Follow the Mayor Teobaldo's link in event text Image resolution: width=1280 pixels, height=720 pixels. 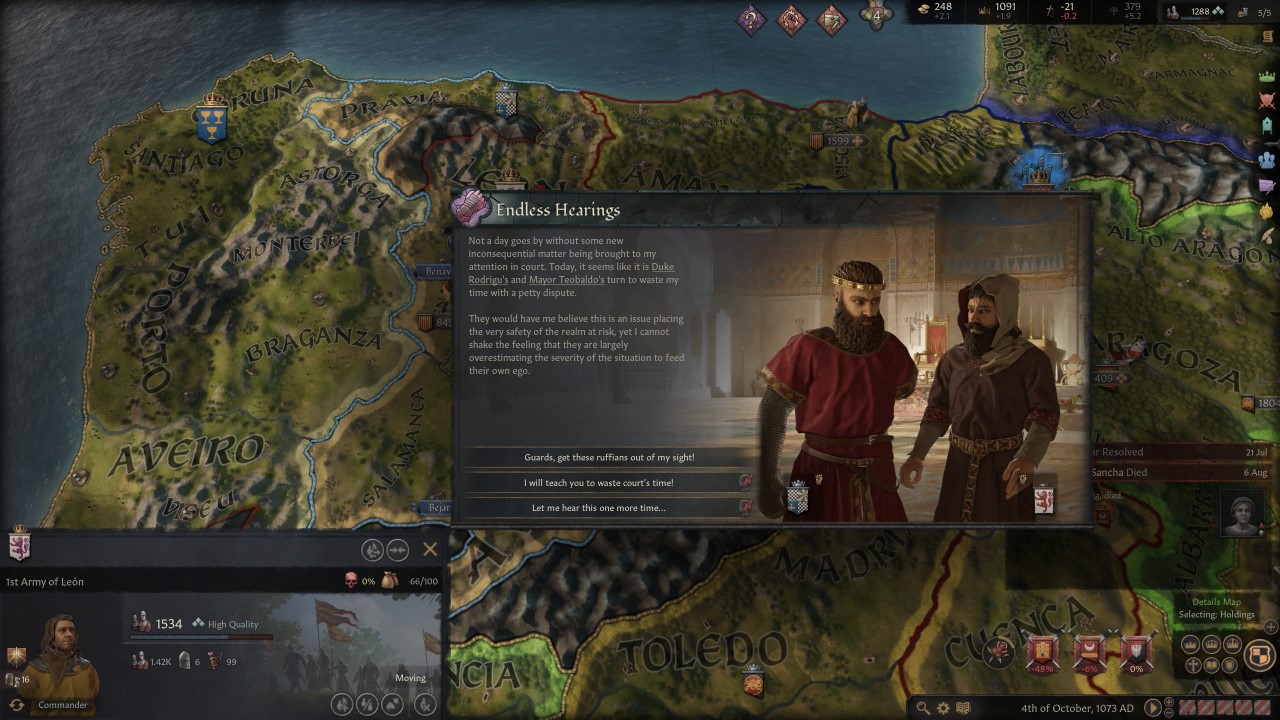pyautogui.click(x=566, y=280)
